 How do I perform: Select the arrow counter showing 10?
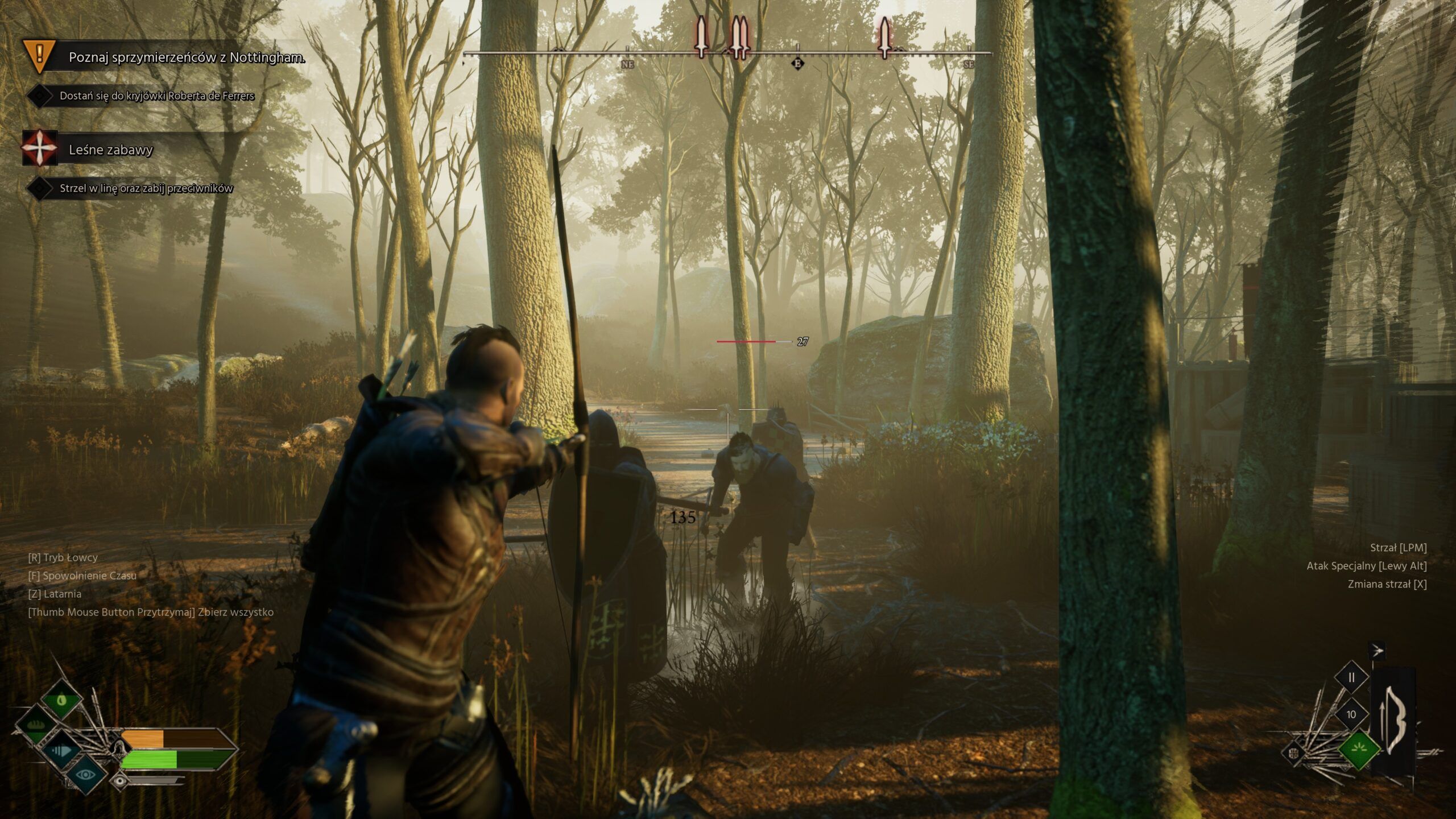[x=1351, y=714]
